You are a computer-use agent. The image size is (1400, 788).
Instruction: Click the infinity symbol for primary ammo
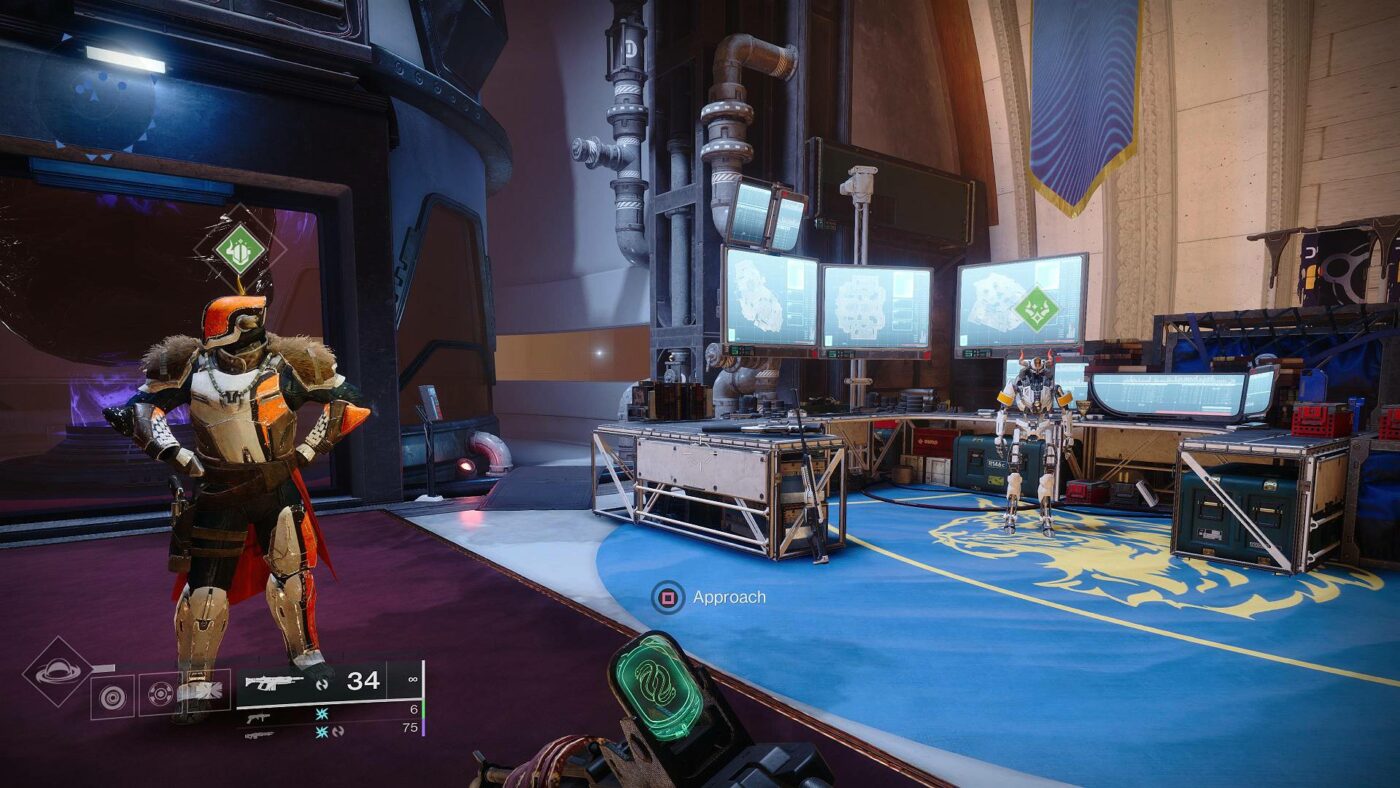point(413,680)
